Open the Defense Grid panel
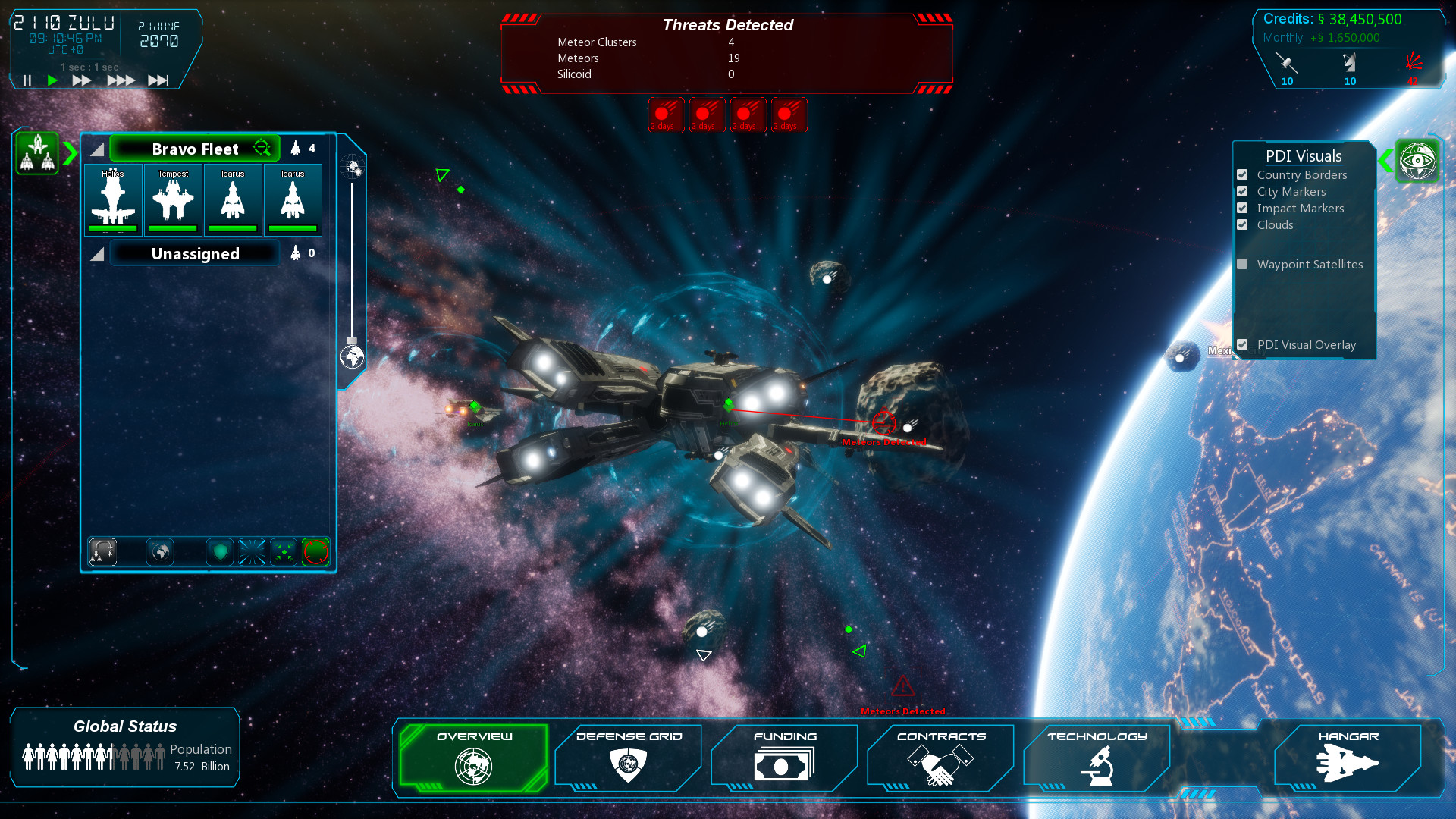The image size is (1456, 819). [628, 757]
